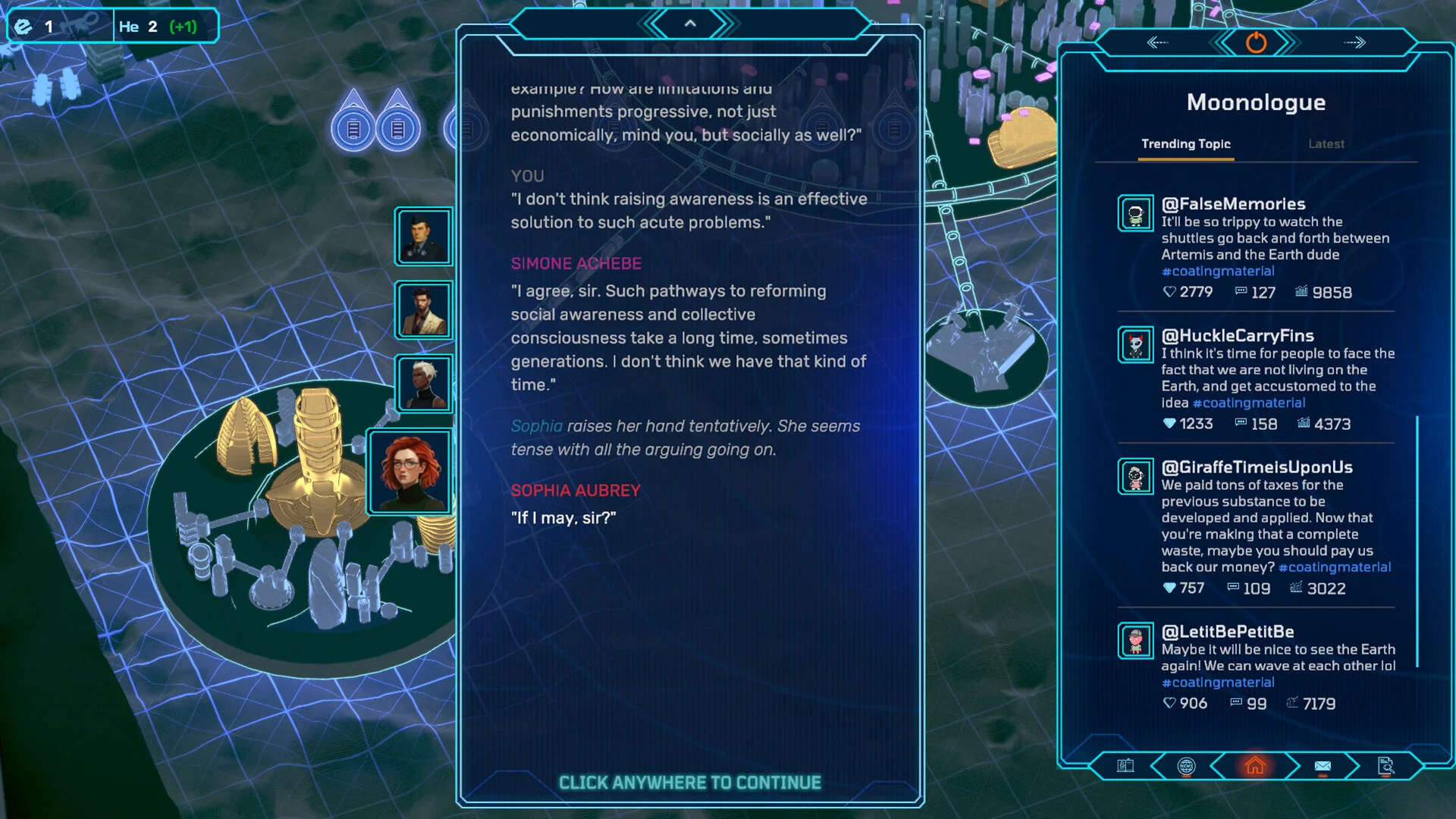Select the uniformed officer portrait

[423, 236]
